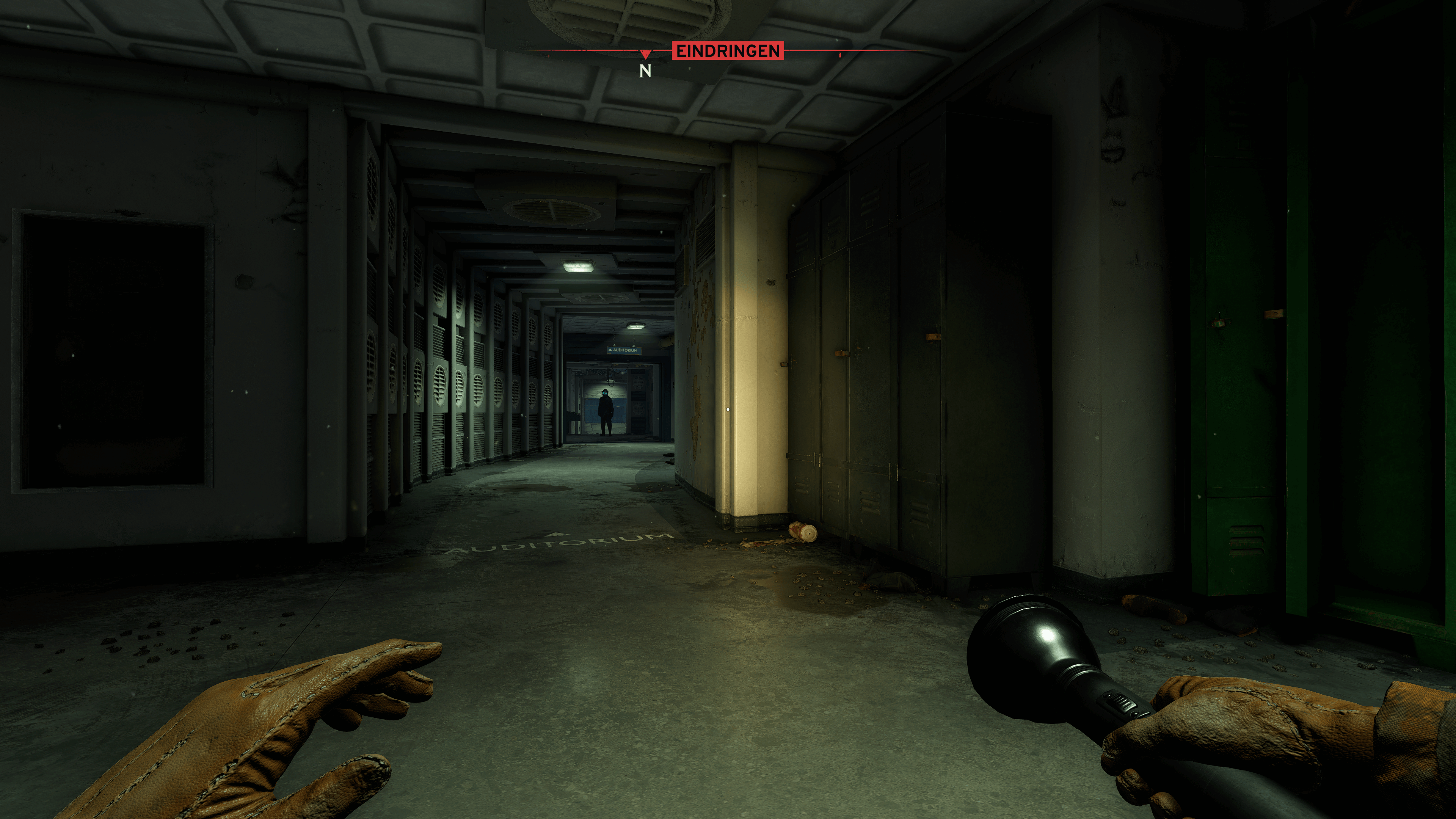
Task: Select the red EINDRINGEN objective label
Action: (728, 51)
